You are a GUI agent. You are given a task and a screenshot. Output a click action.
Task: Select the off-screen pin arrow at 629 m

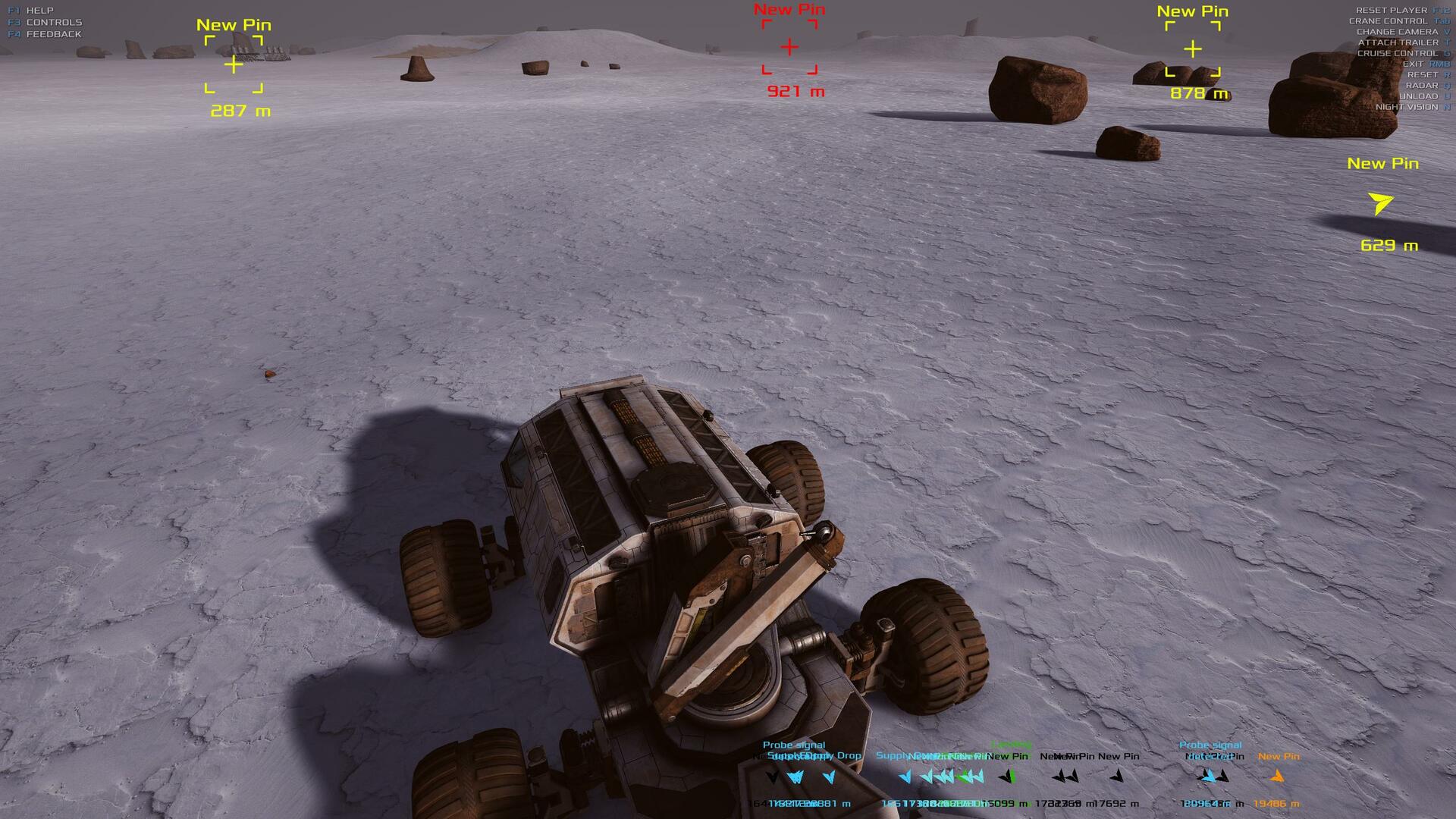[1380, 203]
